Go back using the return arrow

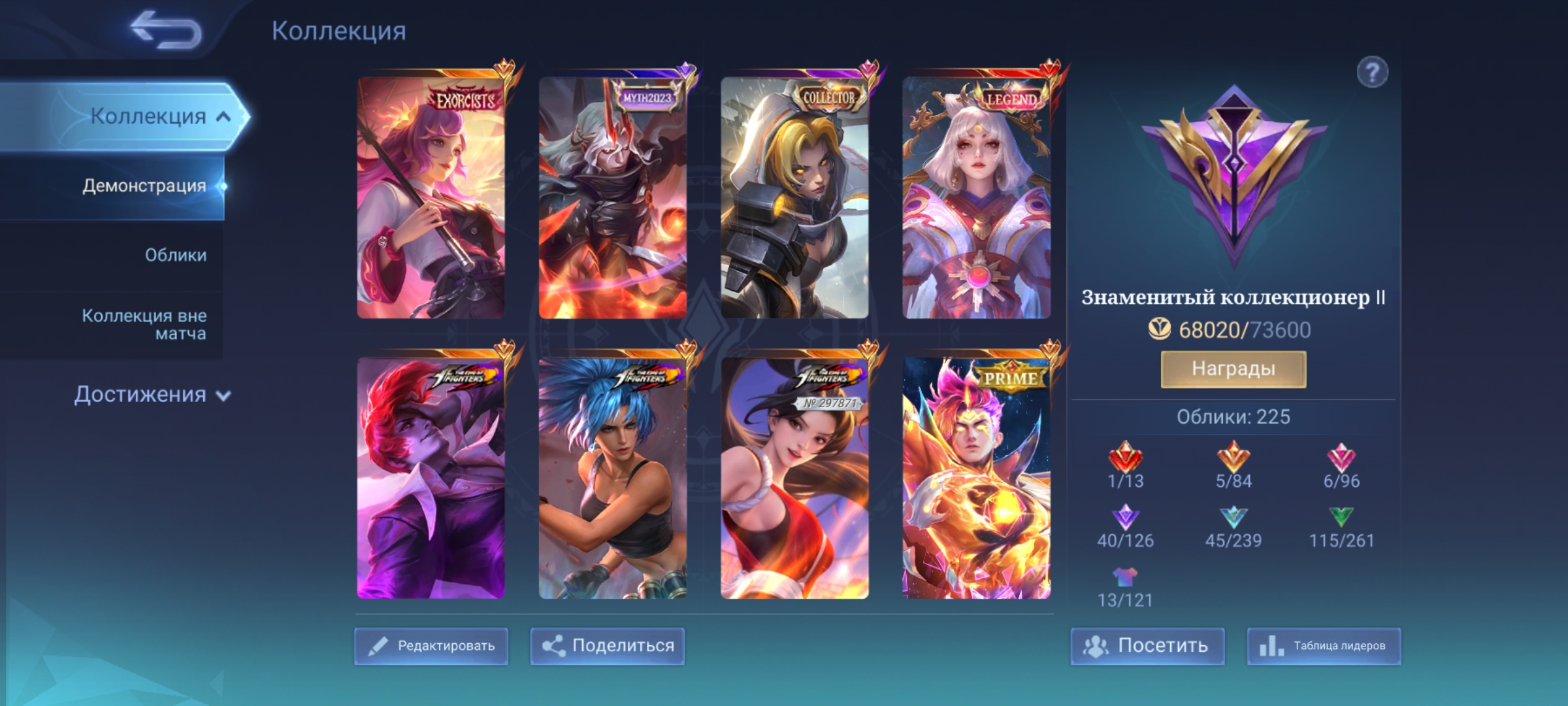[167, 30]
